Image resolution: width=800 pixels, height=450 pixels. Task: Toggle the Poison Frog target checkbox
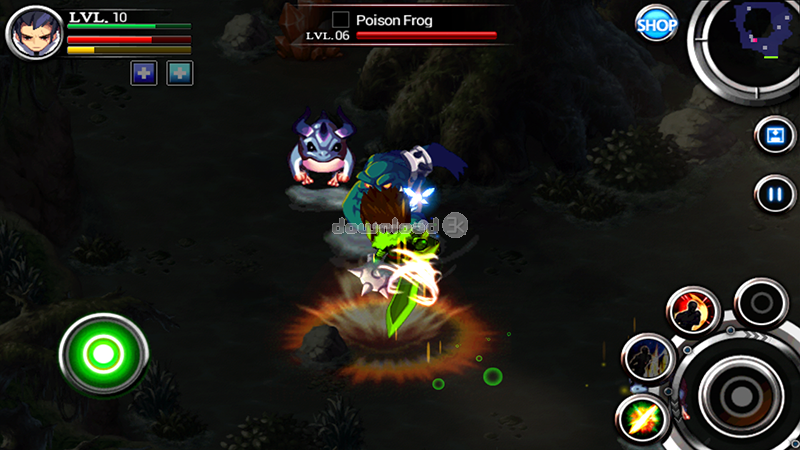340,19
